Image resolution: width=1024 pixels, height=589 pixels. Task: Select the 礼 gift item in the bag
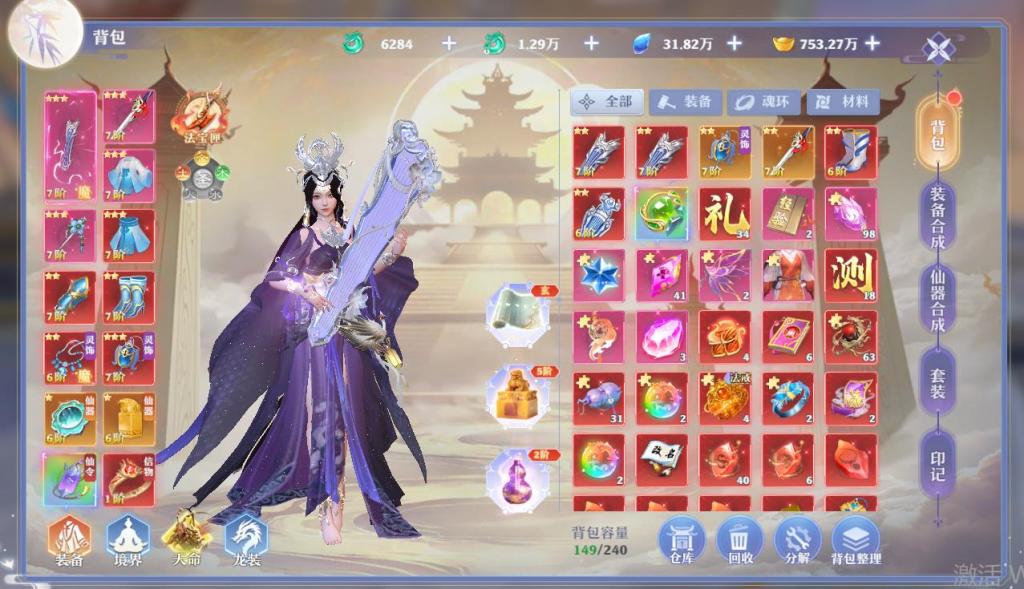coord(725,214)
